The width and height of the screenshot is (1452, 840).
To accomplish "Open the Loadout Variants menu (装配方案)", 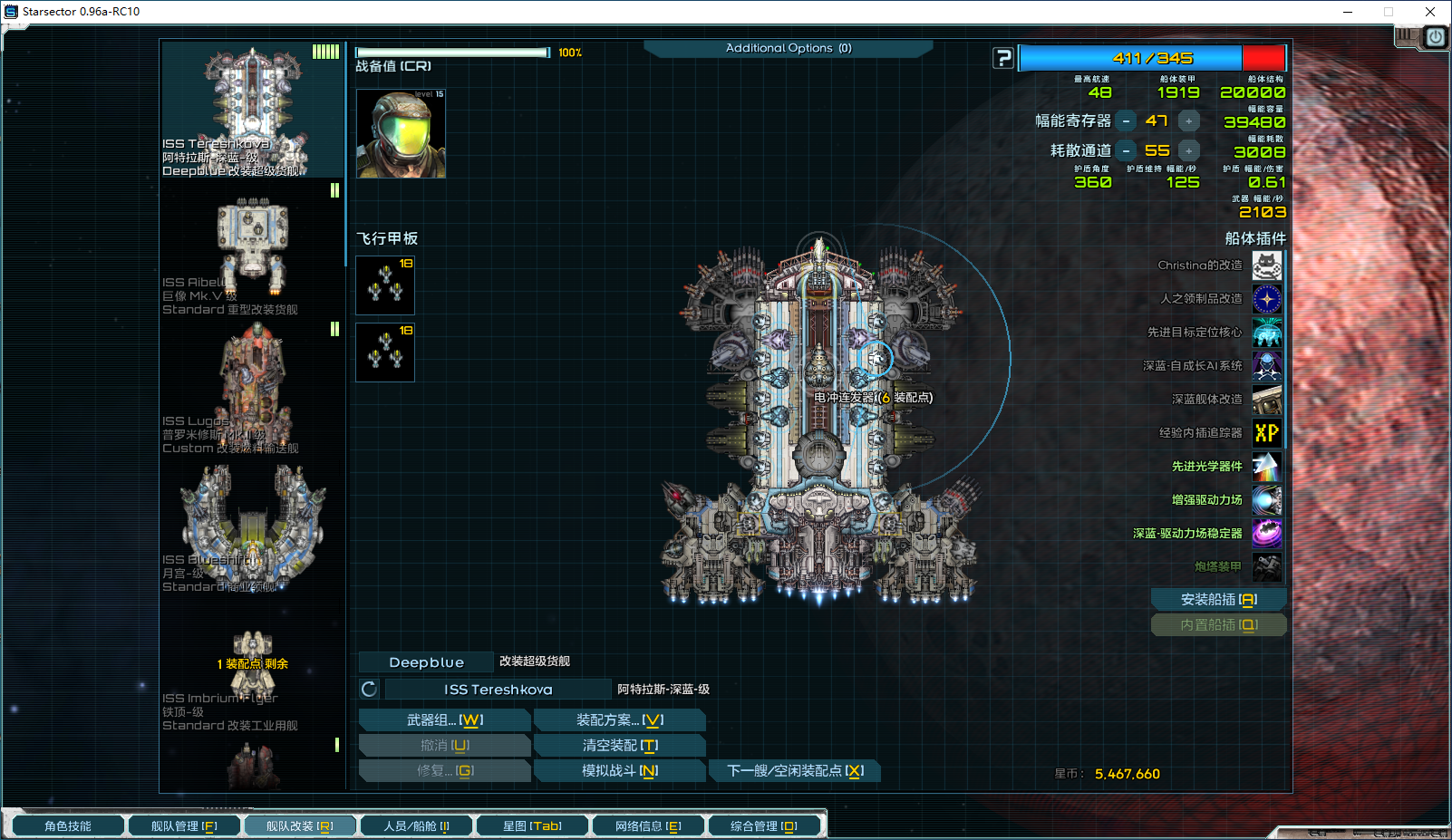I will click(619, 720).
